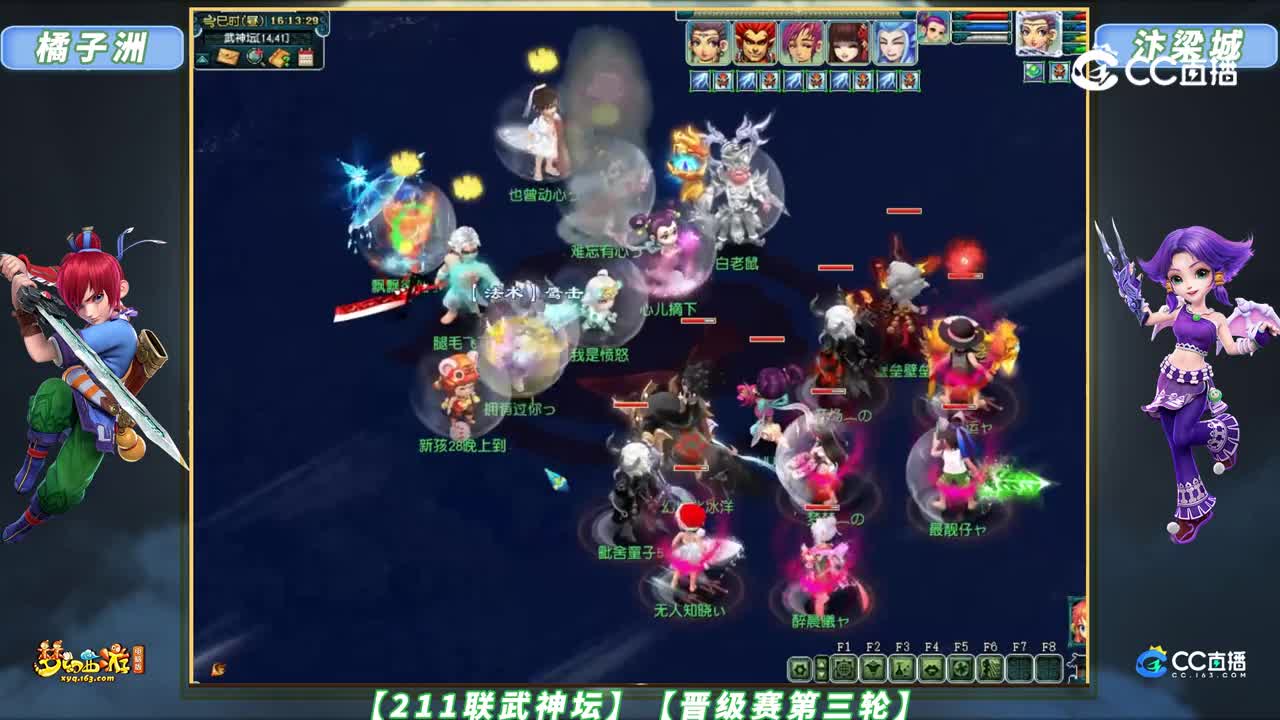Click the gear icon left of the hotbar
This screenshot has width=1280, height=720.
pos(800,669)
